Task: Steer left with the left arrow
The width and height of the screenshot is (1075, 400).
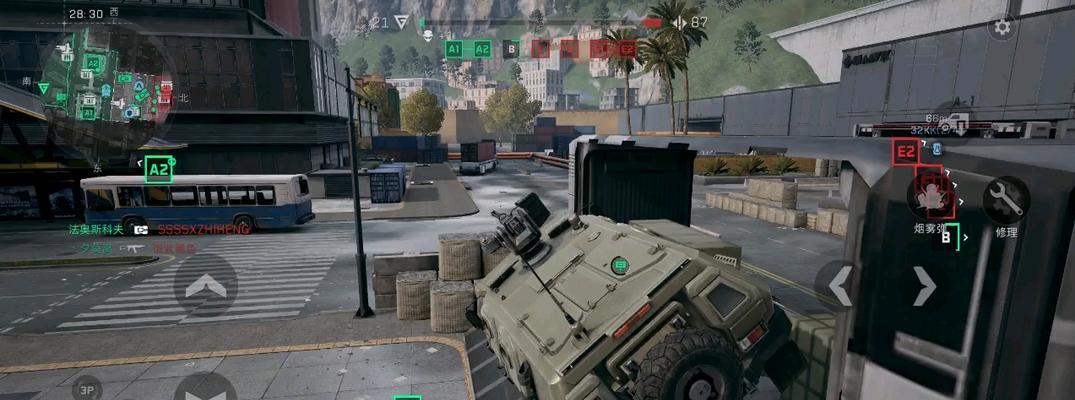Action: pos(842,285)
